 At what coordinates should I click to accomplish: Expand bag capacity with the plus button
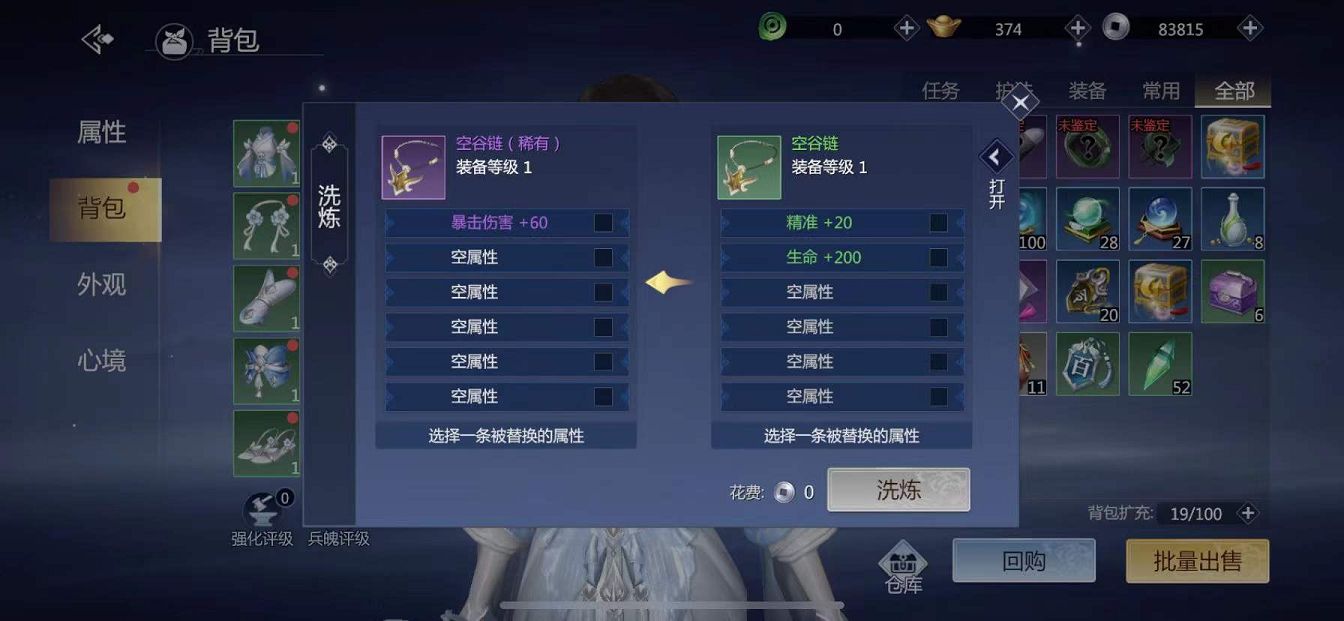pyautogui.click(x=1247, y=513)
